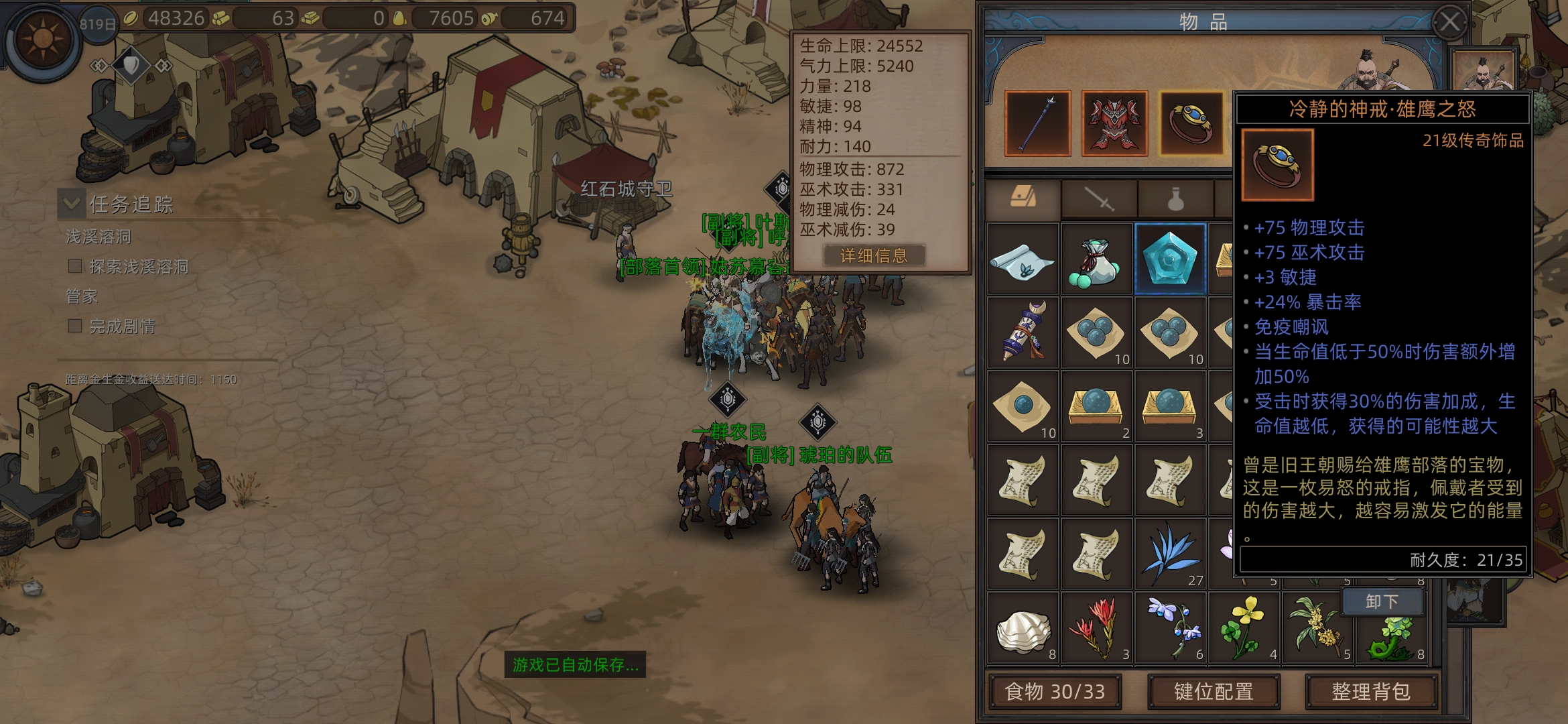
Task: Click the 卸下 unequip button
Action: 1382,601
